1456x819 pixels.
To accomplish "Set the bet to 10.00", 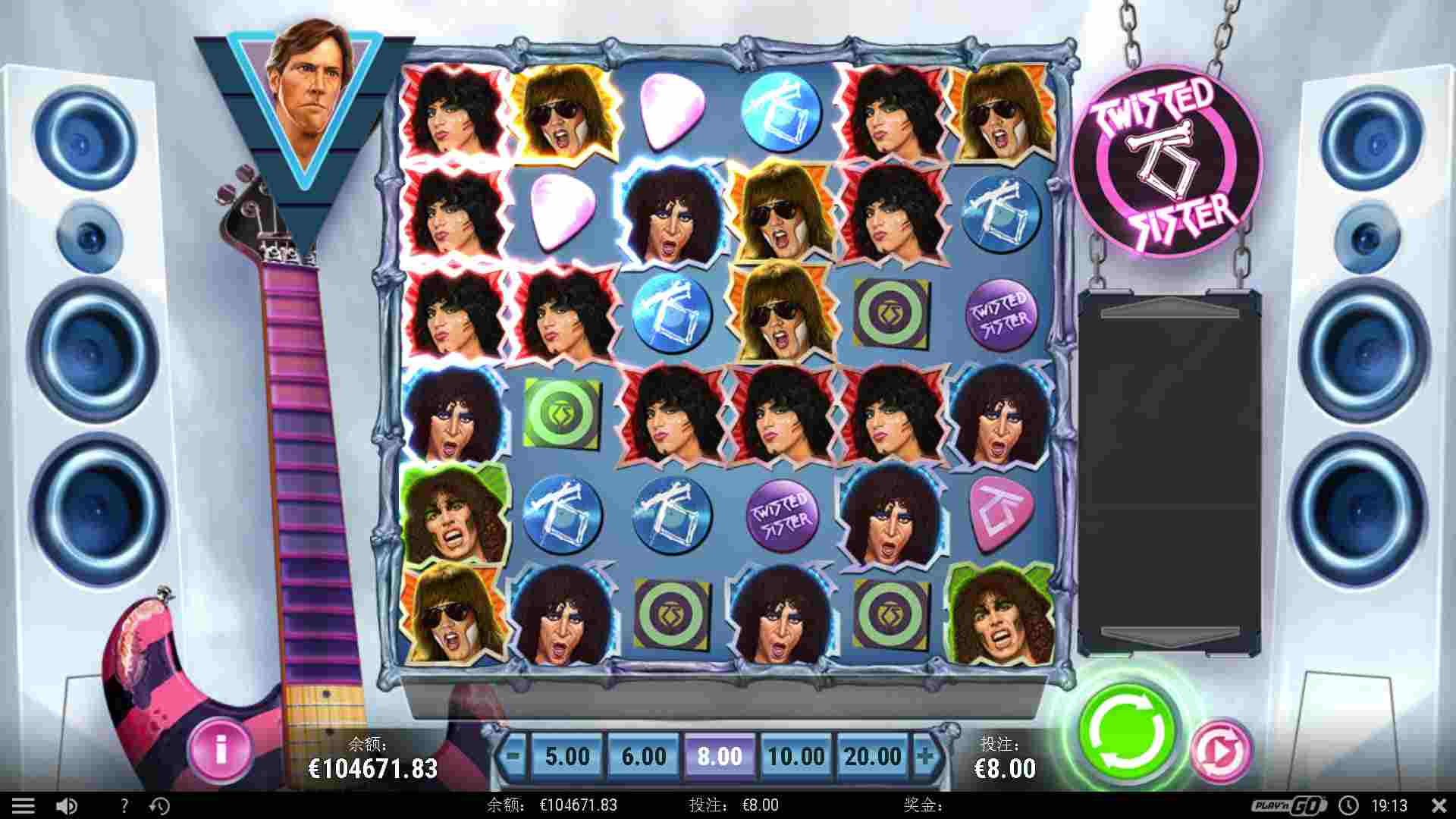I will pyautogui.click(x=796, y=756).
